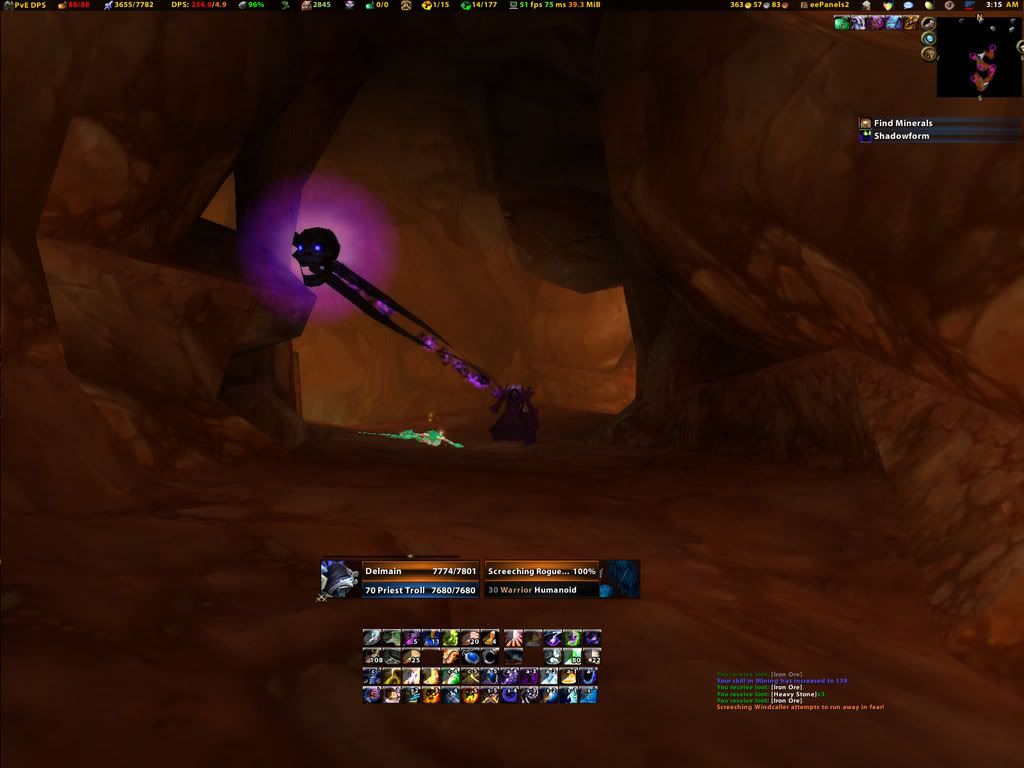Screen dimensions: 1024x768
Task: Click the PvE DPS panel label
Action: [x=26, y=5]
